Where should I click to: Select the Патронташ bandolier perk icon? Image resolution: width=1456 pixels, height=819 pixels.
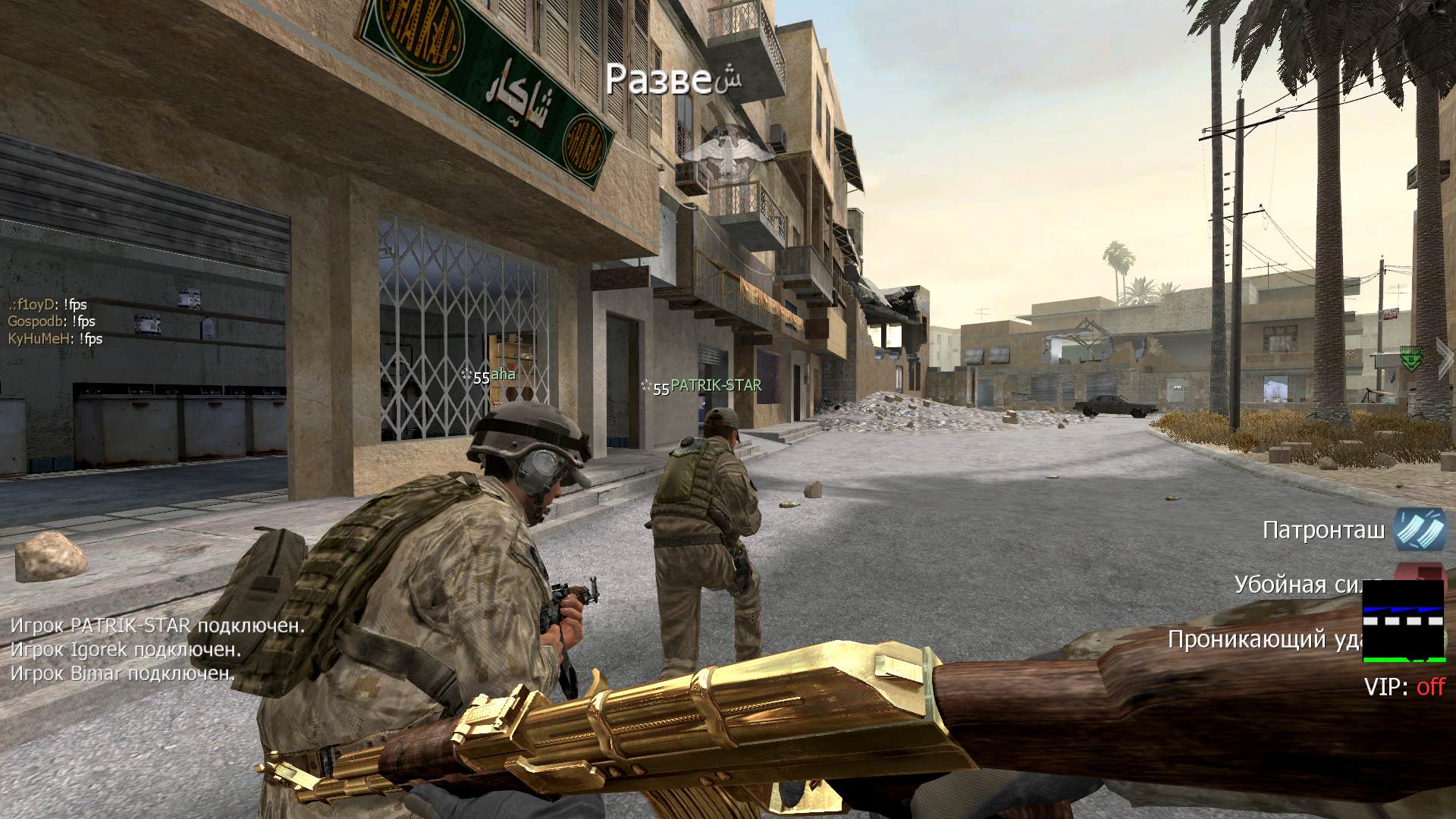[x=1420, y=529]
